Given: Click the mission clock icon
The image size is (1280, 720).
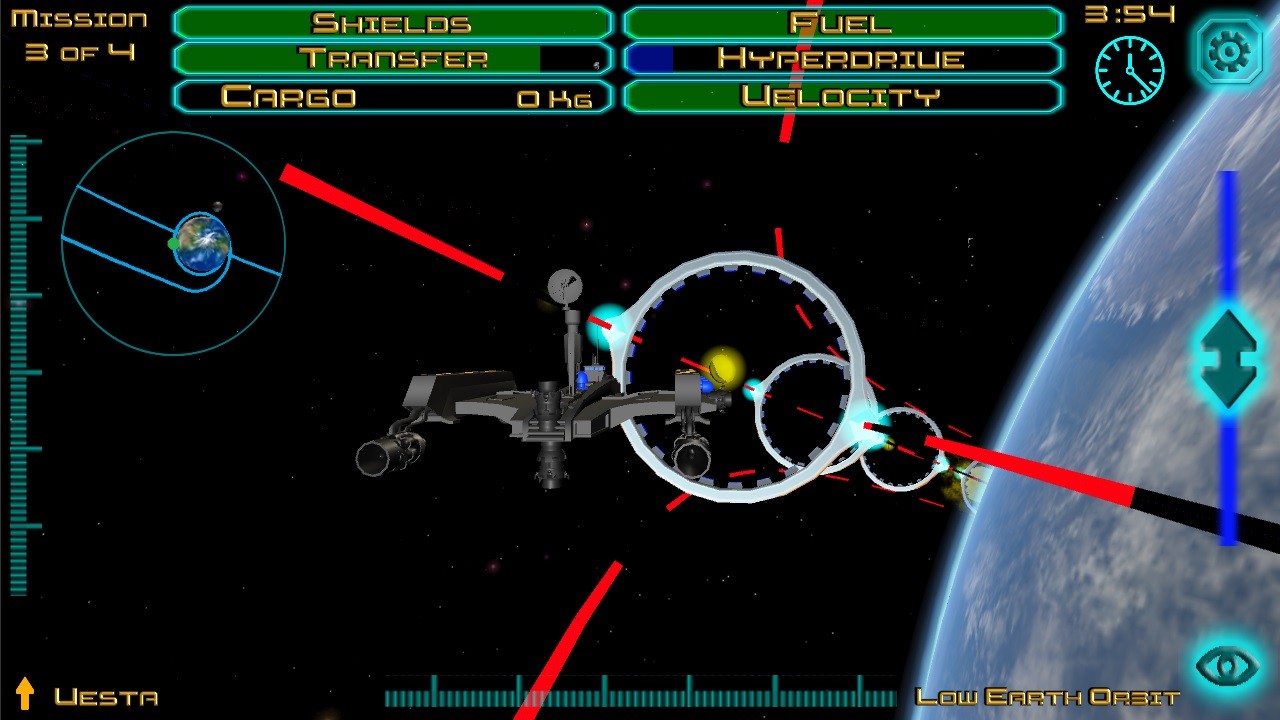Looking at the screenshot, I should click(x=1129, y=70).
